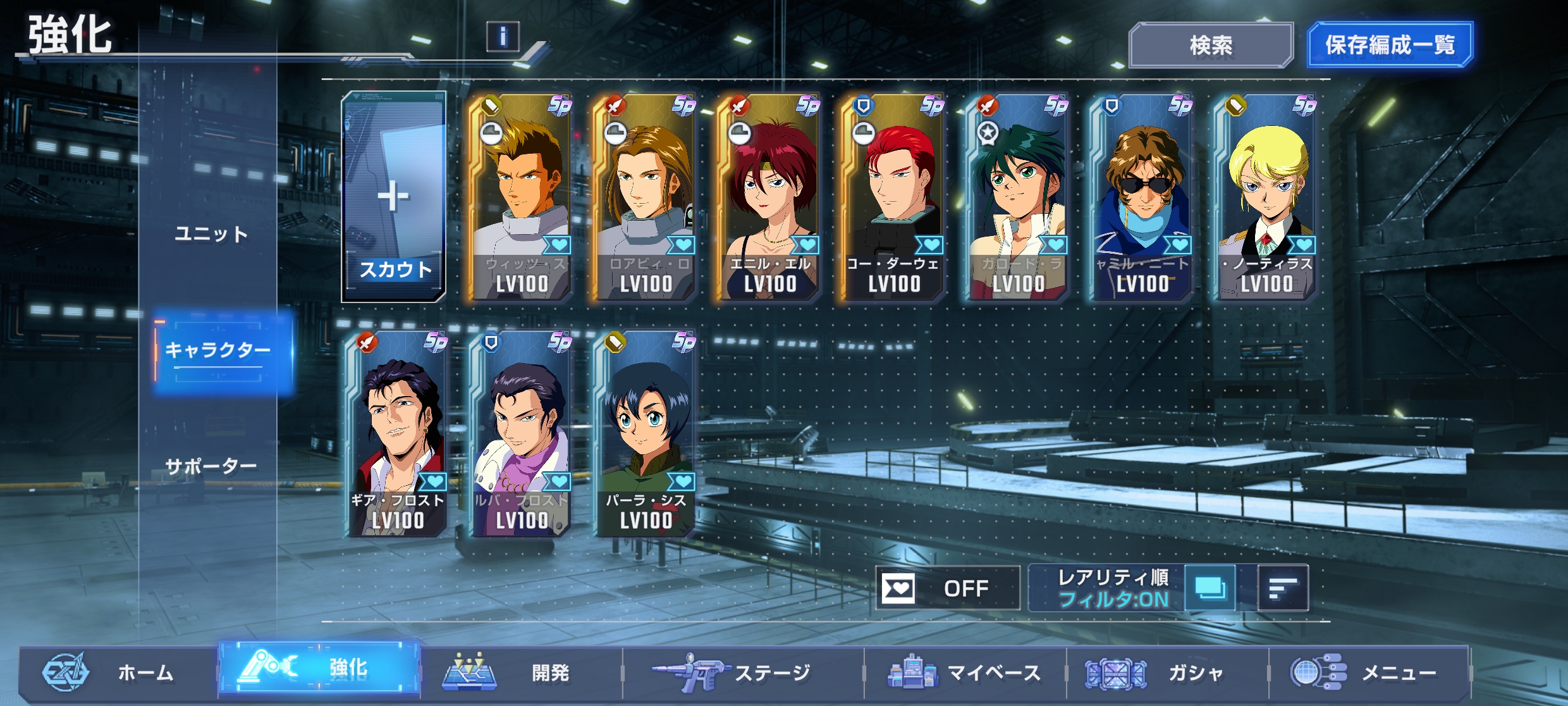Choose the sunglasses ニート character card
The width and height of the screenshot is (1568, 706).
pos(1142,197)
